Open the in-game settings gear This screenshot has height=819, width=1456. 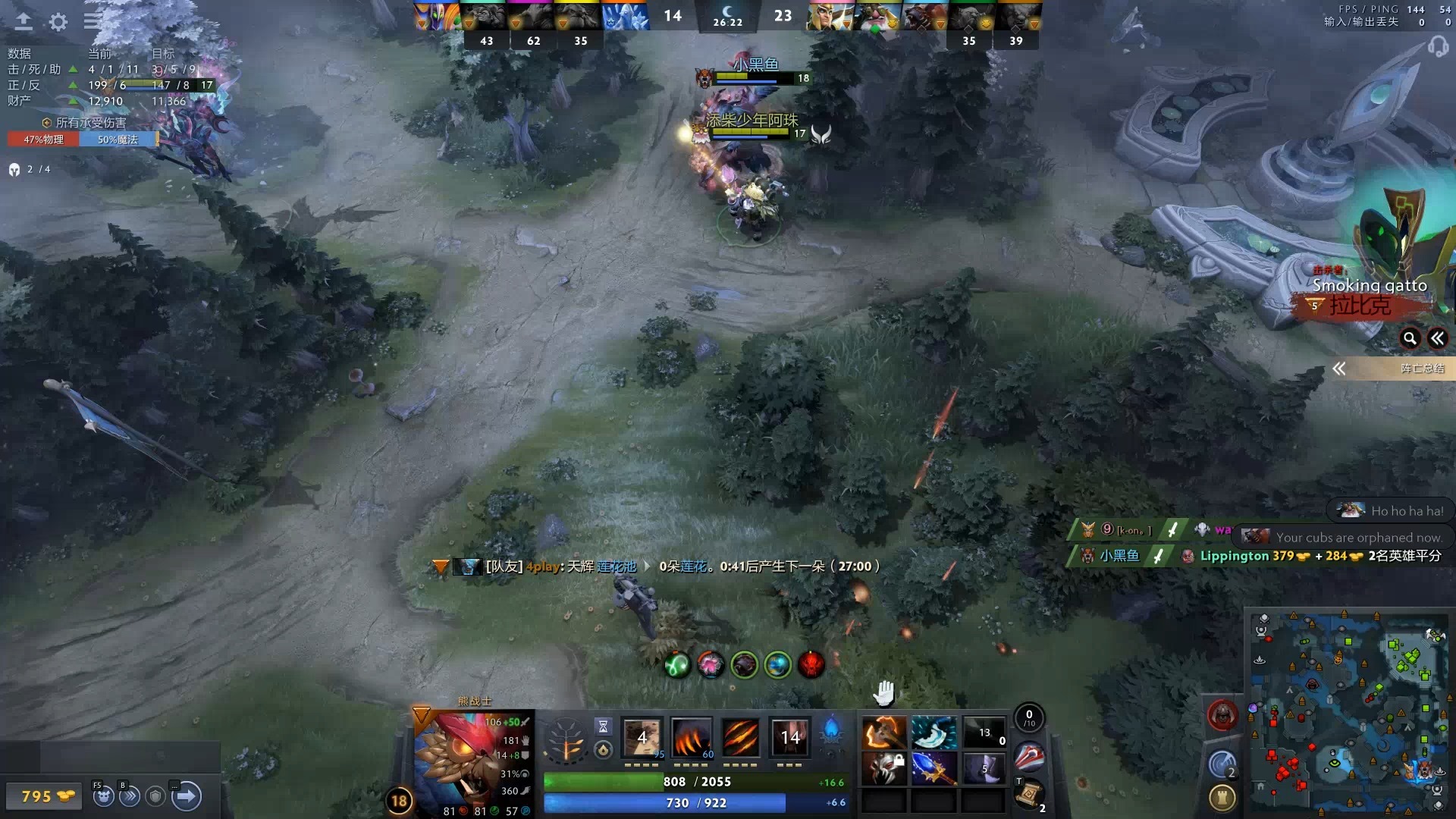pyautogui.click(x=57, y=21)
